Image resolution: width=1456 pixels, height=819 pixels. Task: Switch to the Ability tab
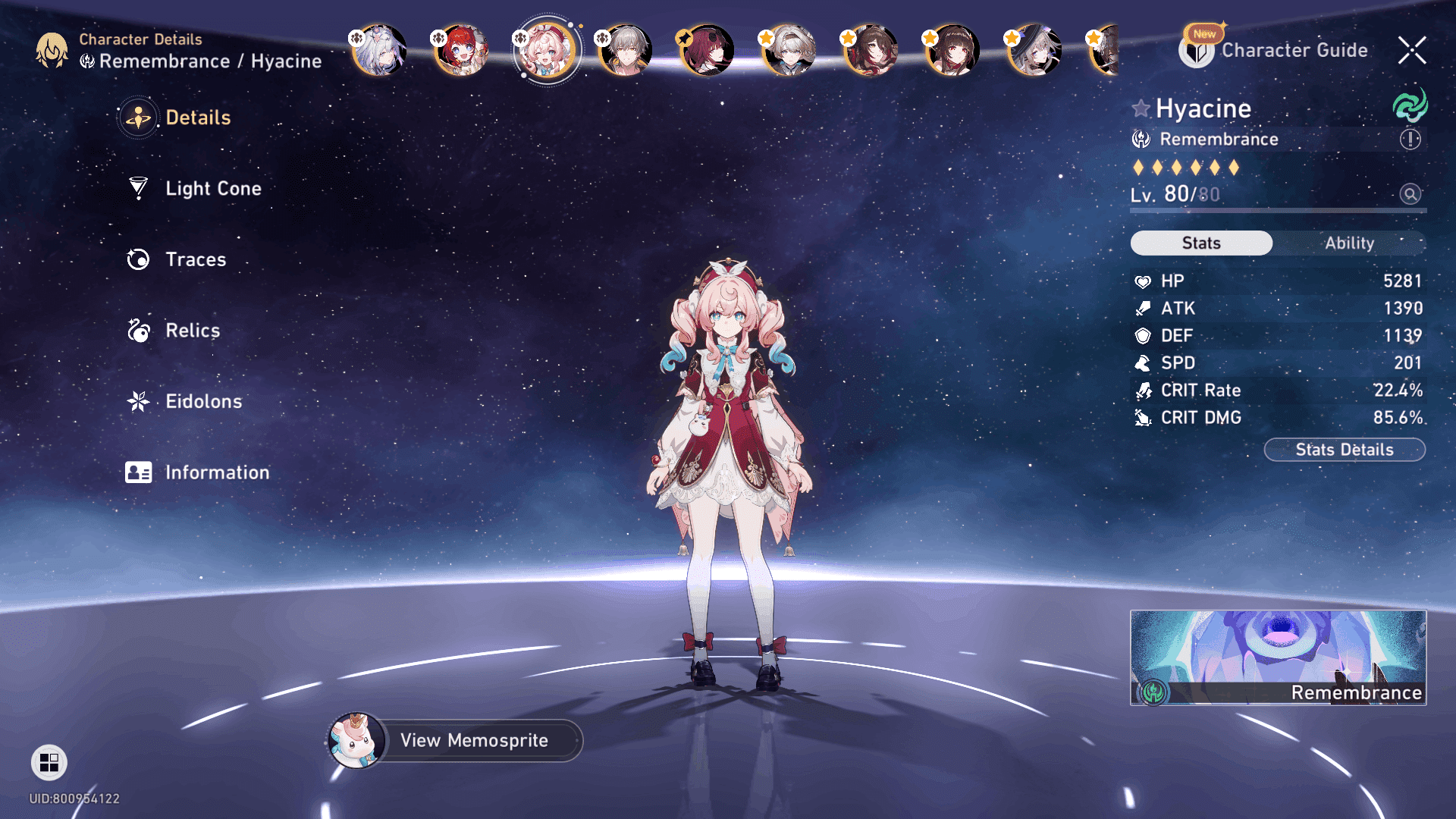(1349, 243)
